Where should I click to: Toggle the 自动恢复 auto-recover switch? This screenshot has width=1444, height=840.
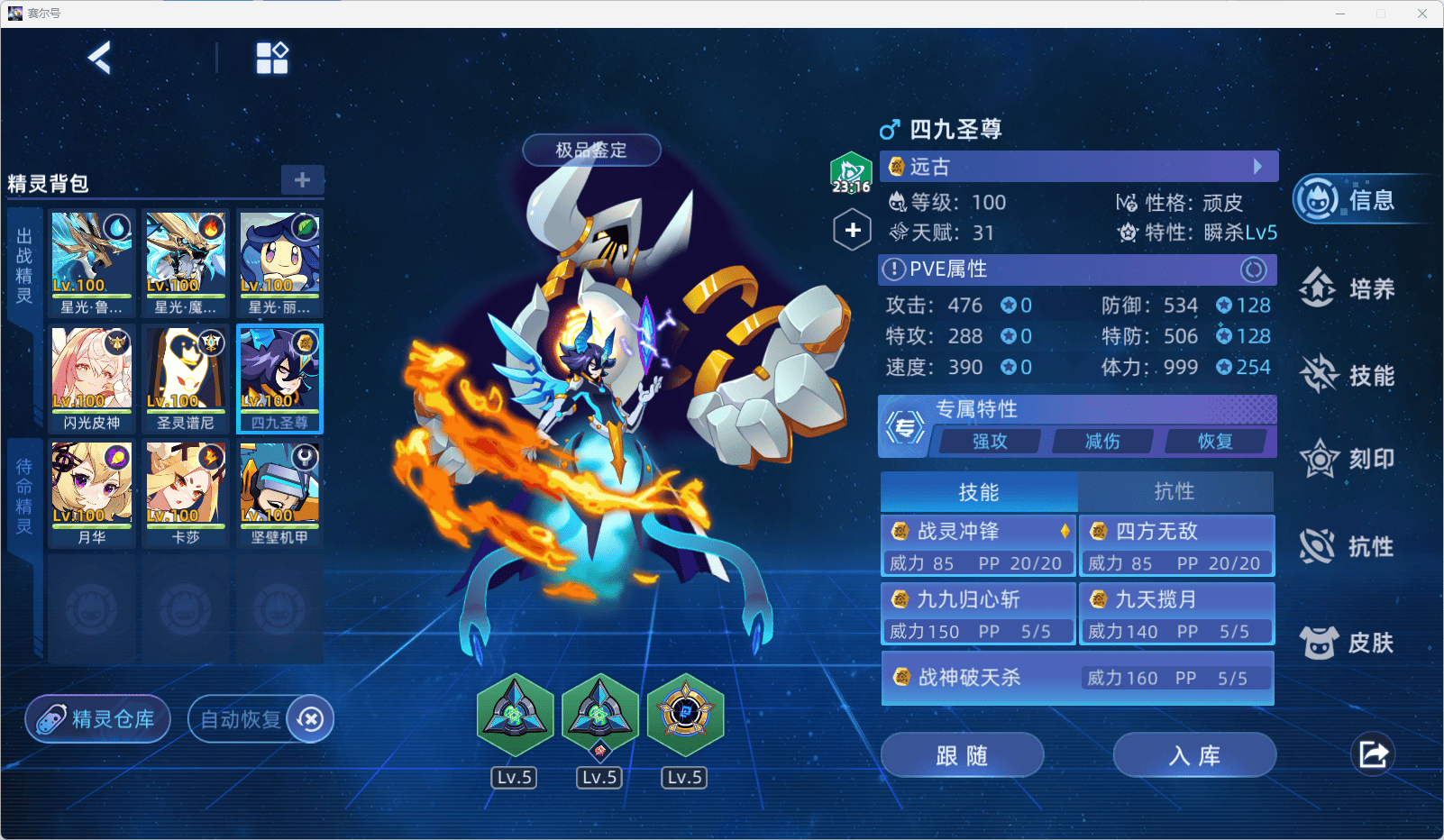(310, 719)
